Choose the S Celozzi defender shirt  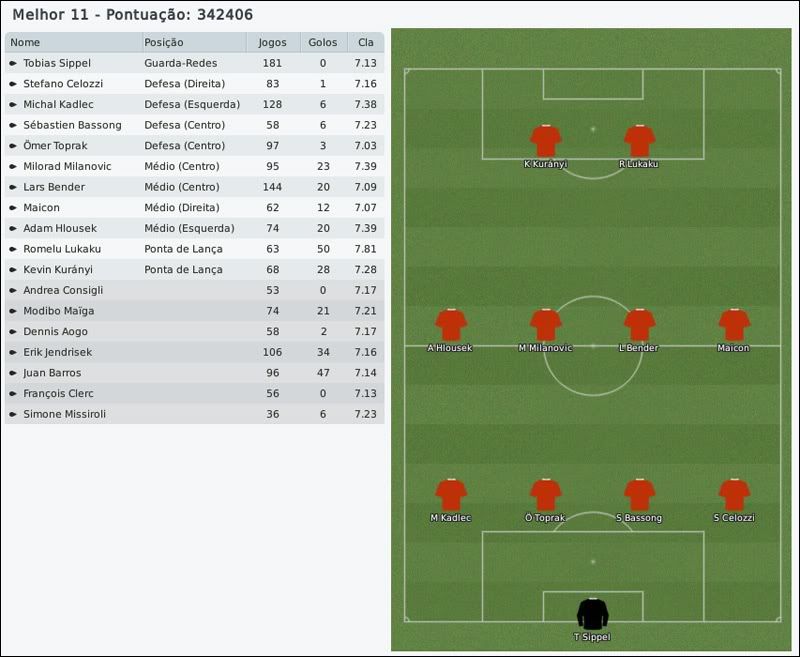click(734, 495)
